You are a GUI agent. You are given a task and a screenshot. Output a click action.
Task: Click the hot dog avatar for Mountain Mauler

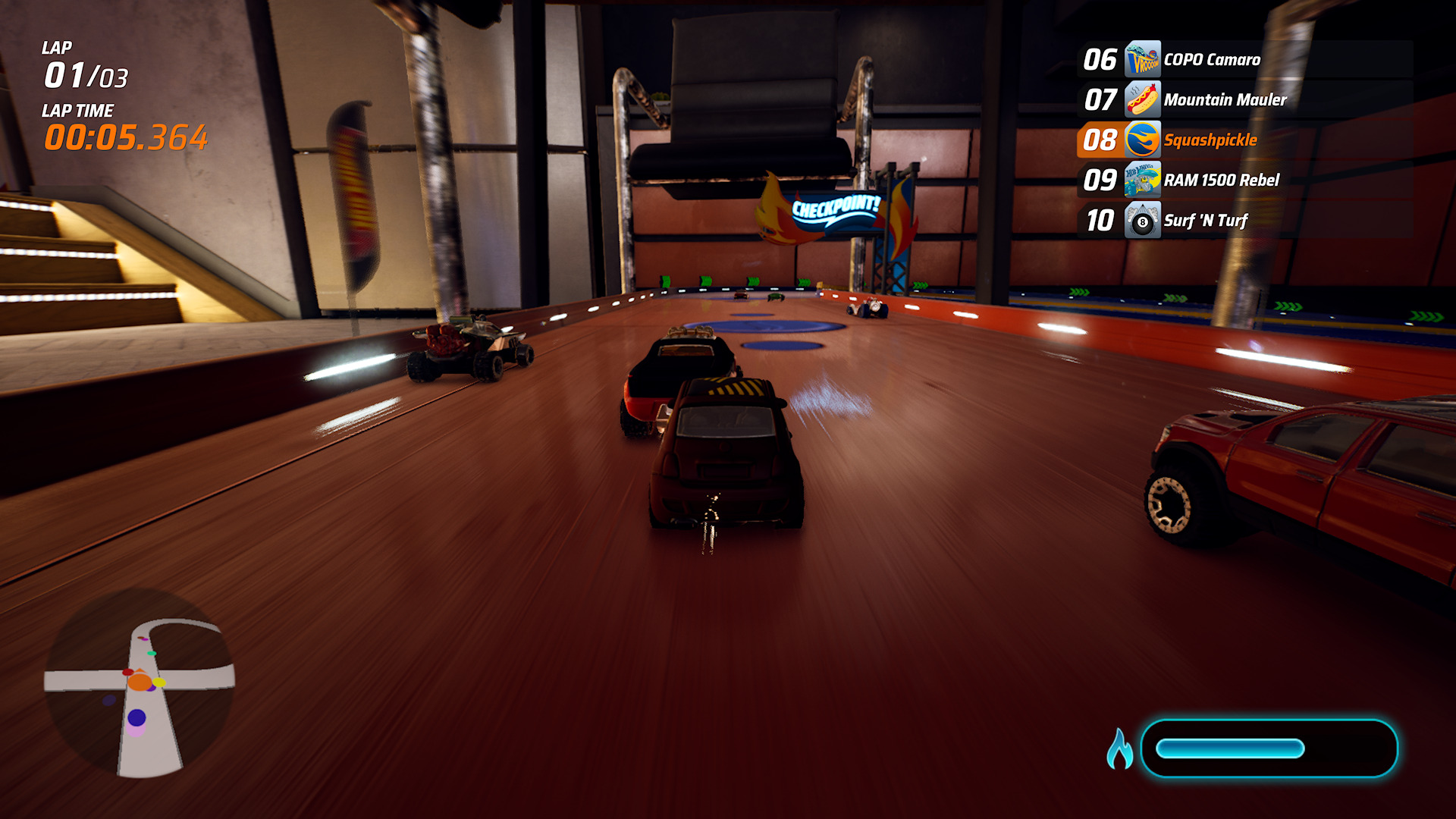coord(1143,99)
